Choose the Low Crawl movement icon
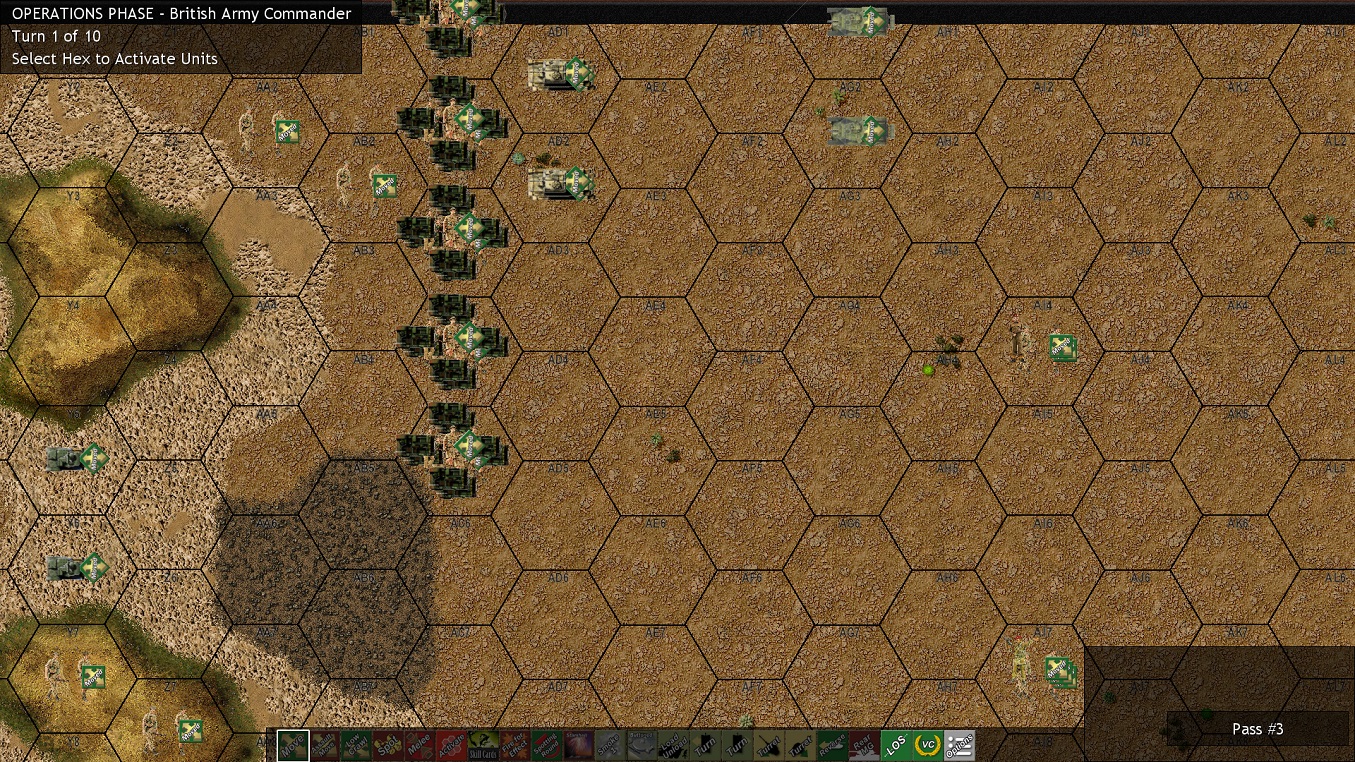The width and height of the screenshot is (1355, 762). (356, 745)
